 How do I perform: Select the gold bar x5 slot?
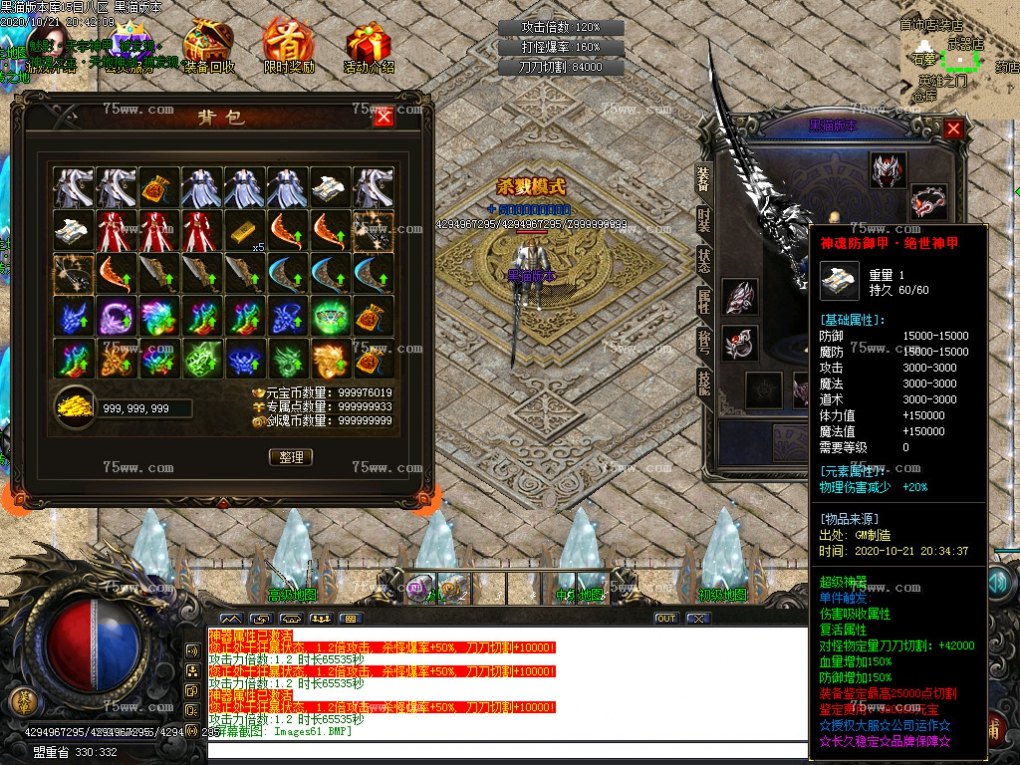coord(245,231)
